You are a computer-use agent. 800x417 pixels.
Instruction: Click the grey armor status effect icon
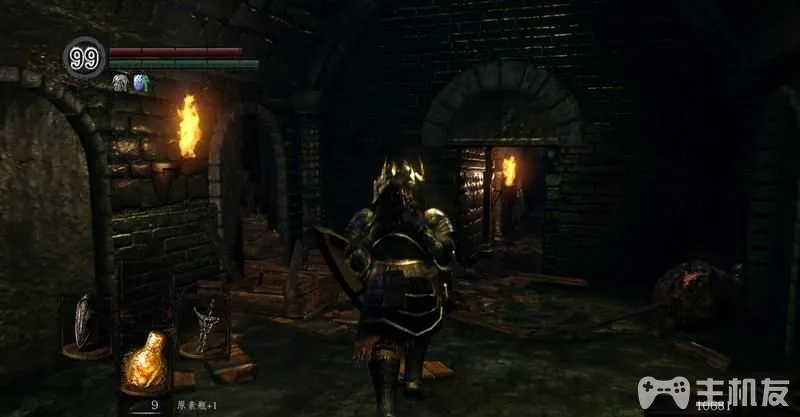120,82
